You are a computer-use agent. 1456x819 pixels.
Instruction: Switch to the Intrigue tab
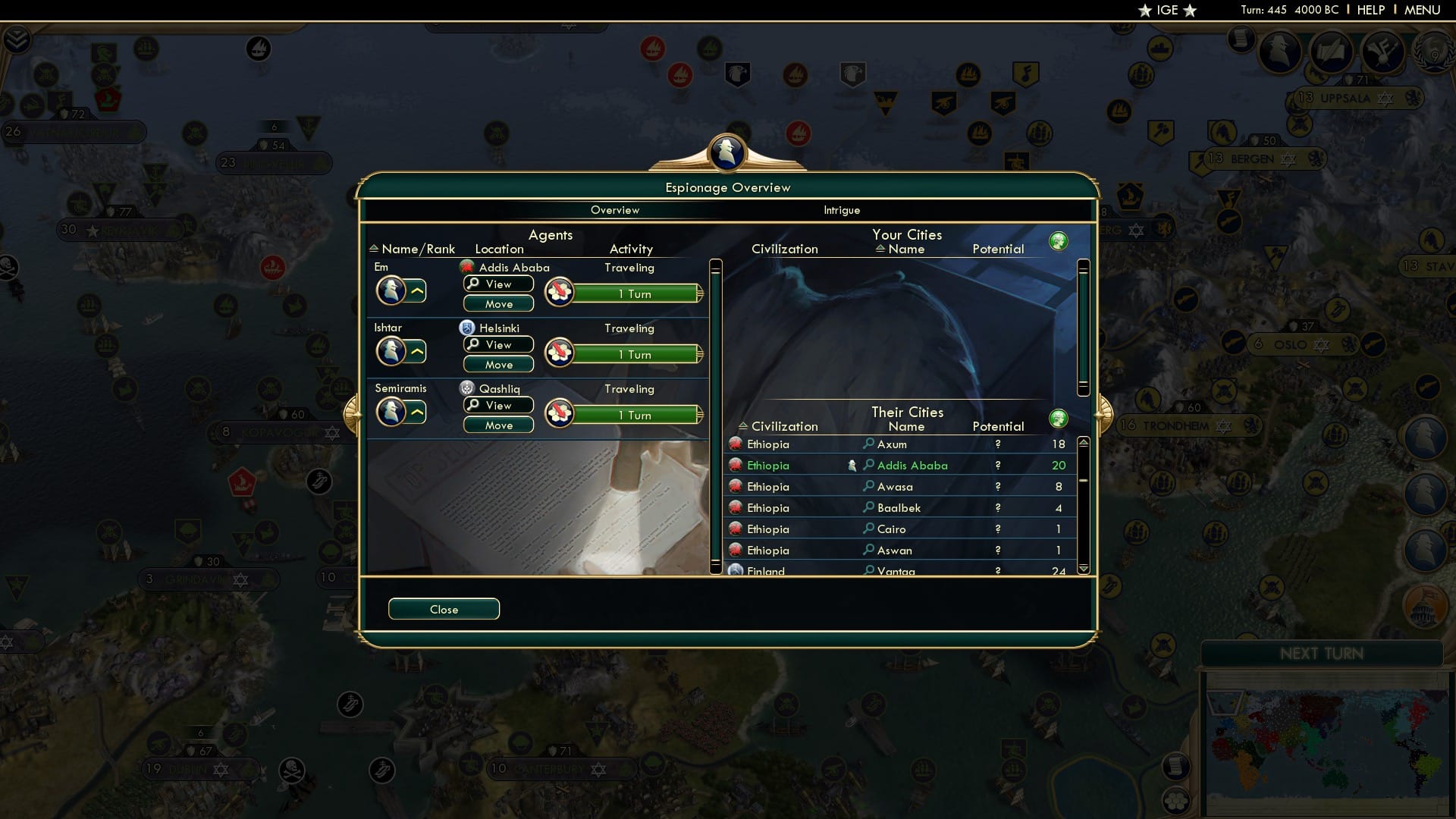[x=842, y=210]
